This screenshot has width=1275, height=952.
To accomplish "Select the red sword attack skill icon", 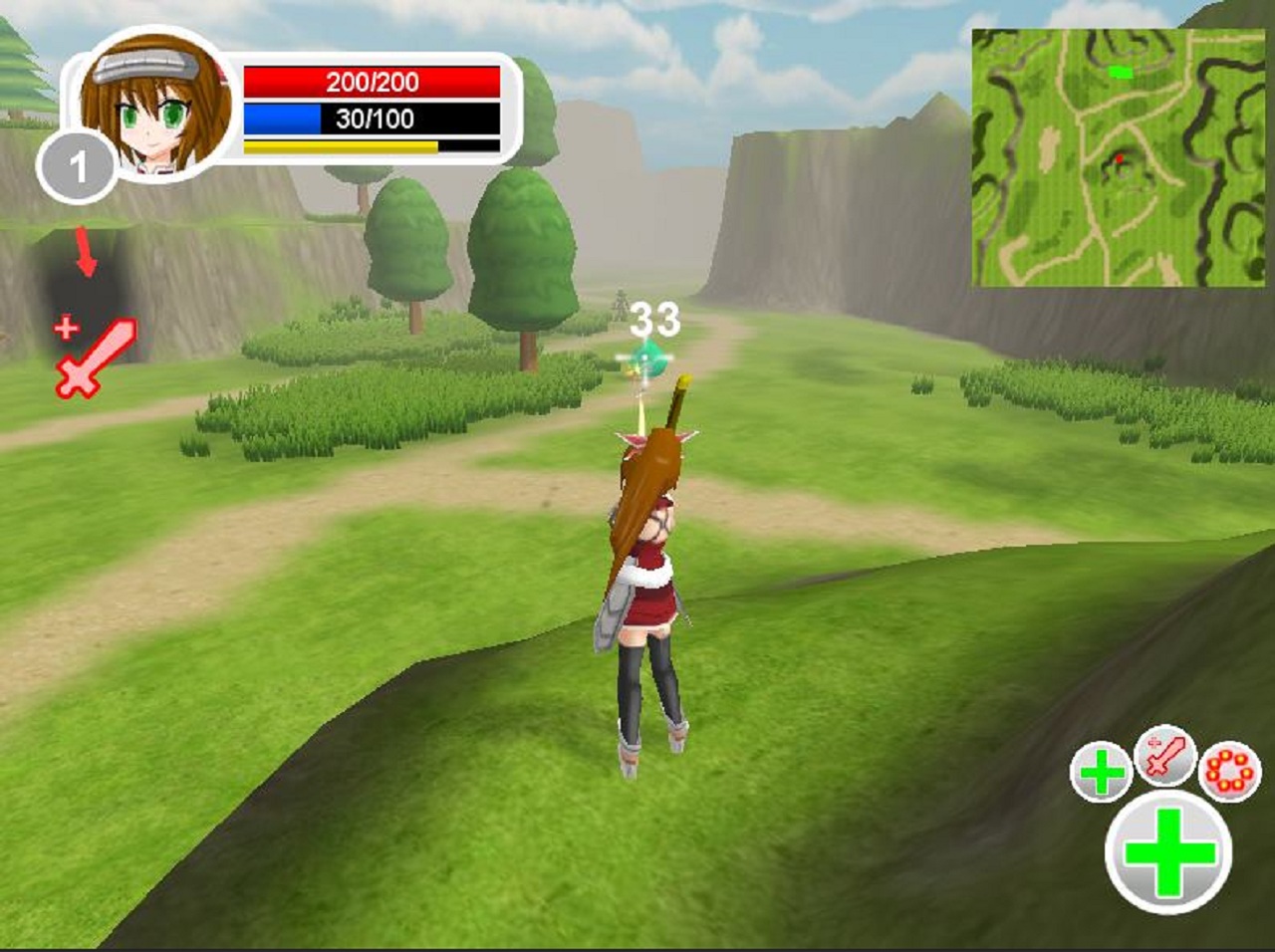I will tap(1162, 760).
